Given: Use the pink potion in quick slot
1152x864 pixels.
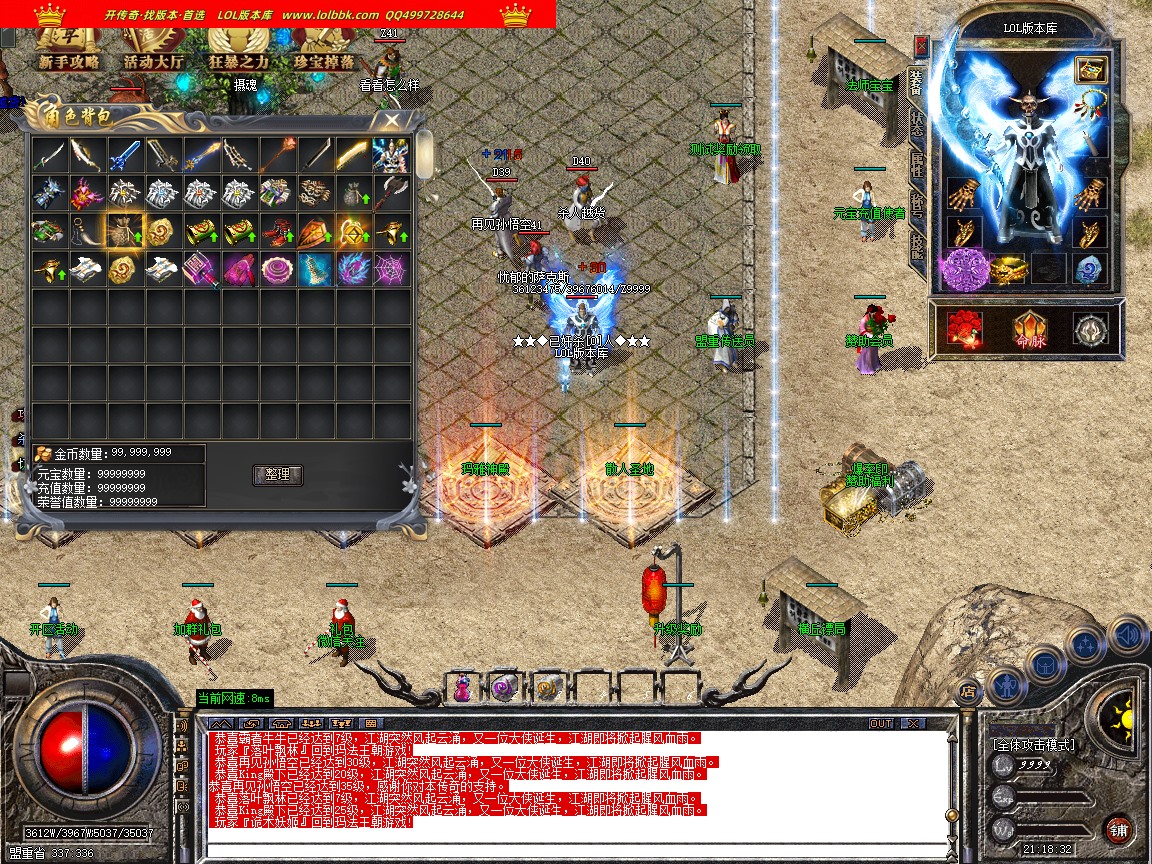Looking at the screenshot, I should (x=463, y=687).
